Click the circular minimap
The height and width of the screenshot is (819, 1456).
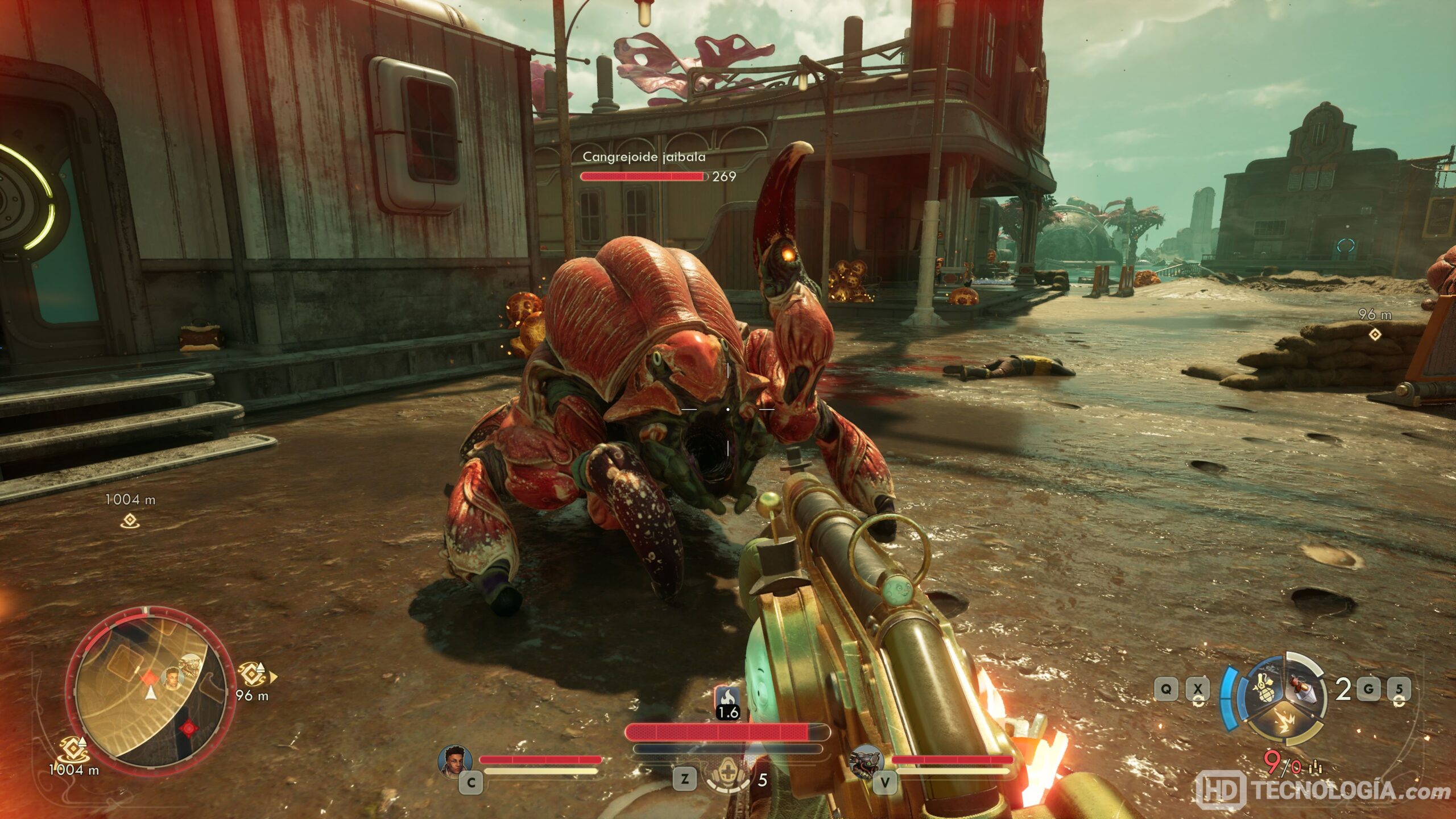150,689
